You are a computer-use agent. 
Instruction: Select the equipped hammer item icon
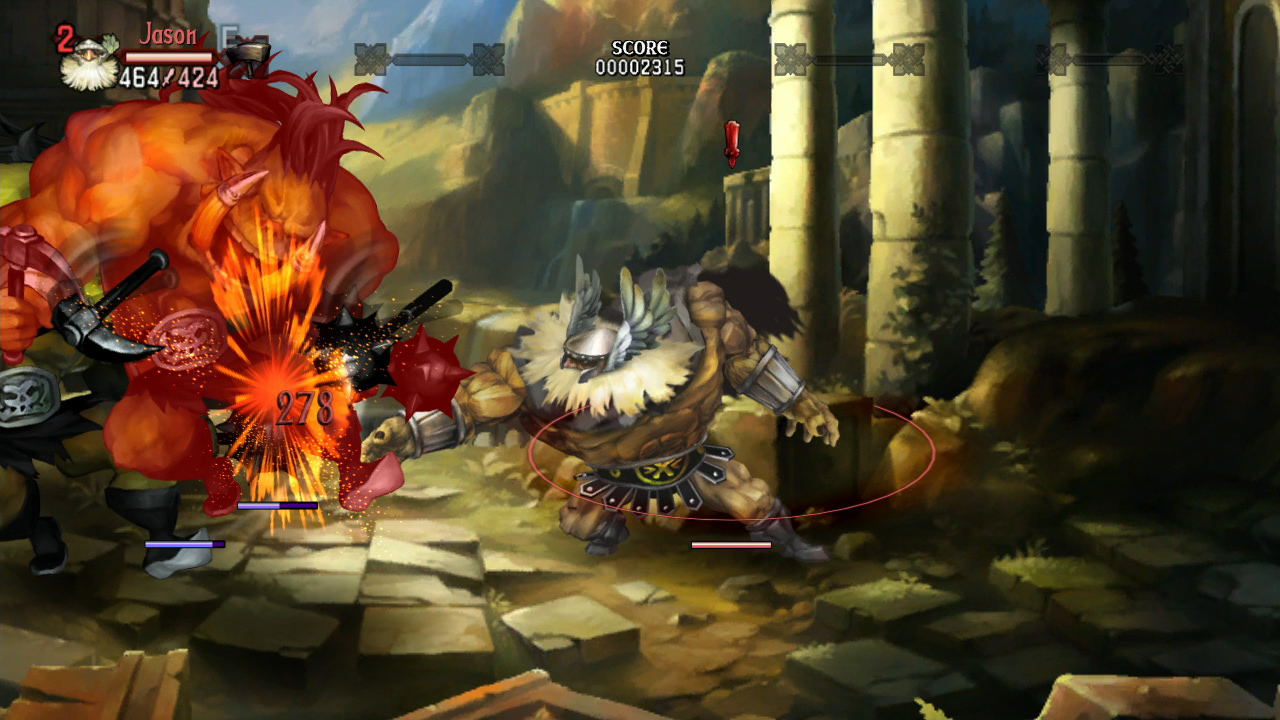tap(246, 52)
